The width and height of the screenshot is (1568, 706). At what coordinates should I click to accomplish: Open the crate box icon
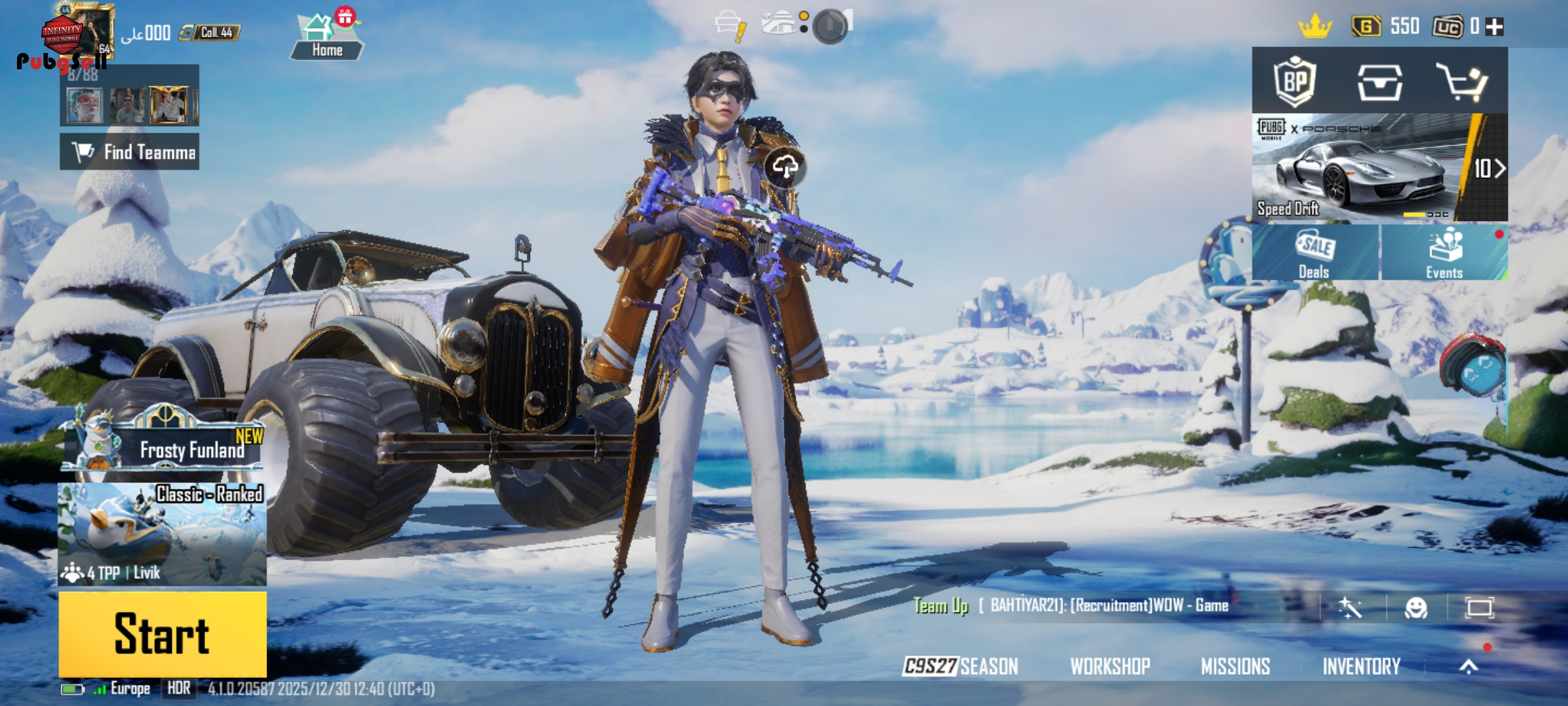tap(1379, 82)
